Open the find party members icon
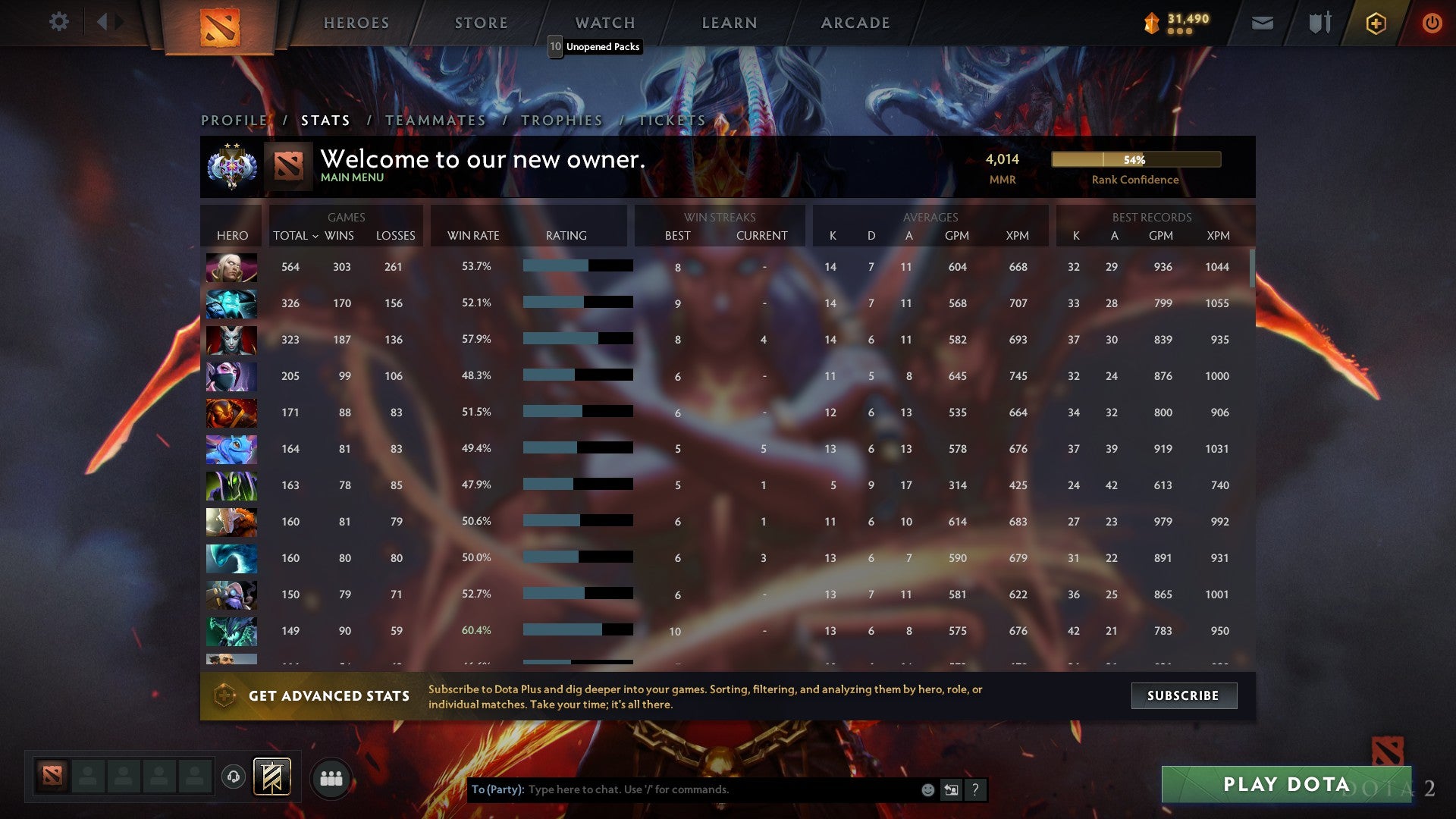 pos(331,778)
